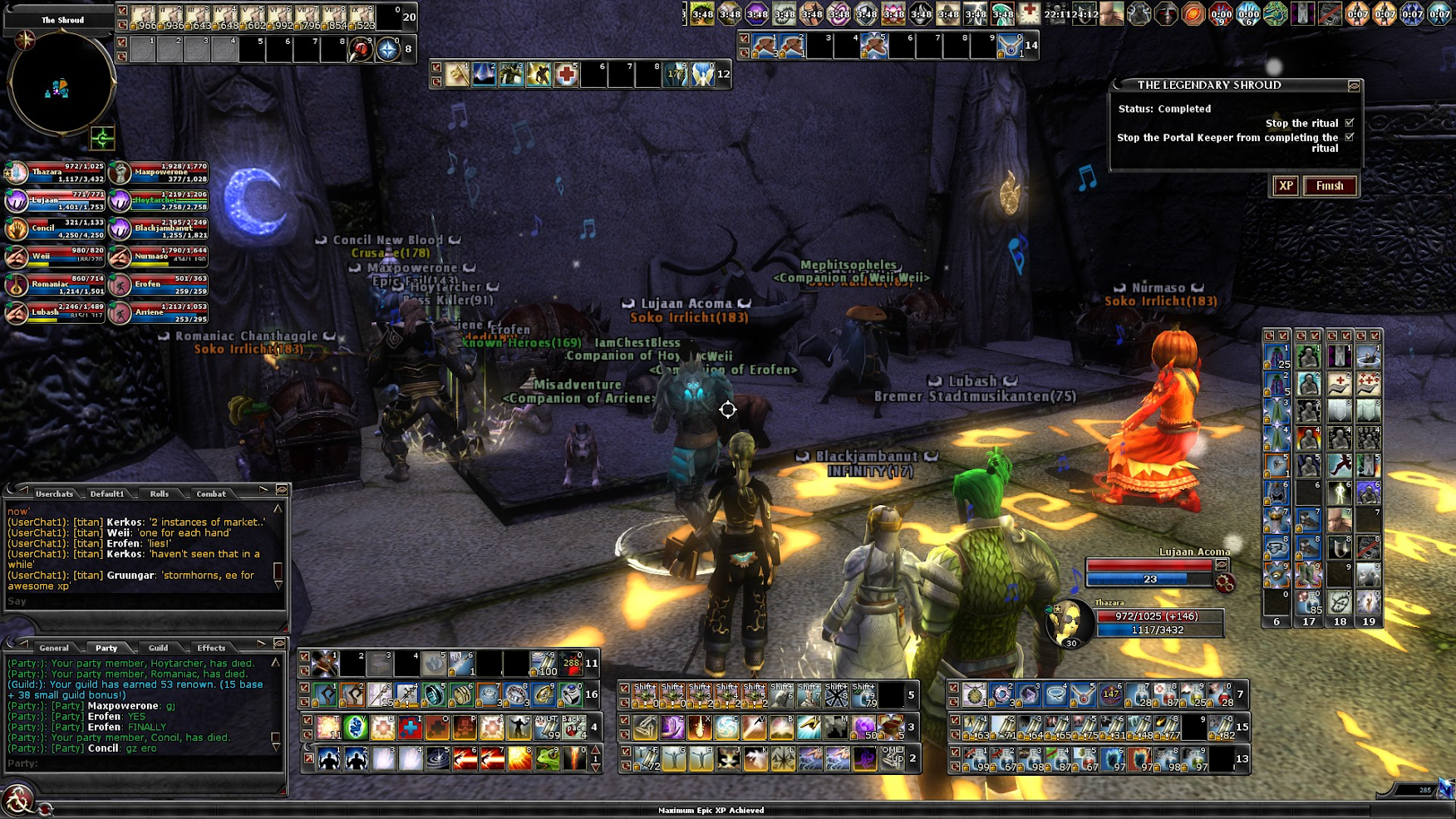Viewport: 1456px width, 819px height.
Task: Switch to the Guild chat tab
Action: 159,648
